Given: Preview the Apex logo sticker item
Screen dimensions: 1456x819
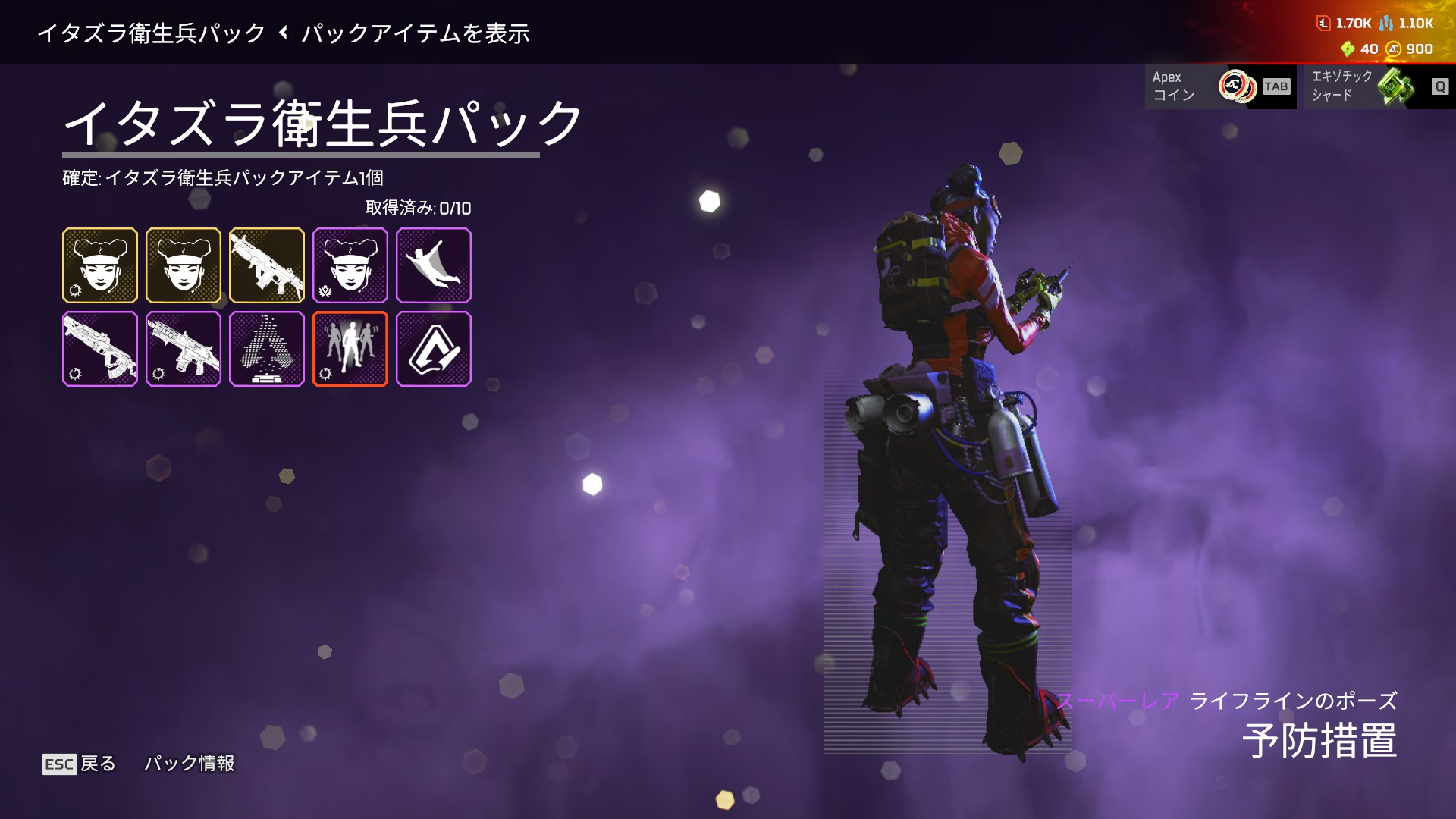Looking at the screenshot, I should pos(434,349).
